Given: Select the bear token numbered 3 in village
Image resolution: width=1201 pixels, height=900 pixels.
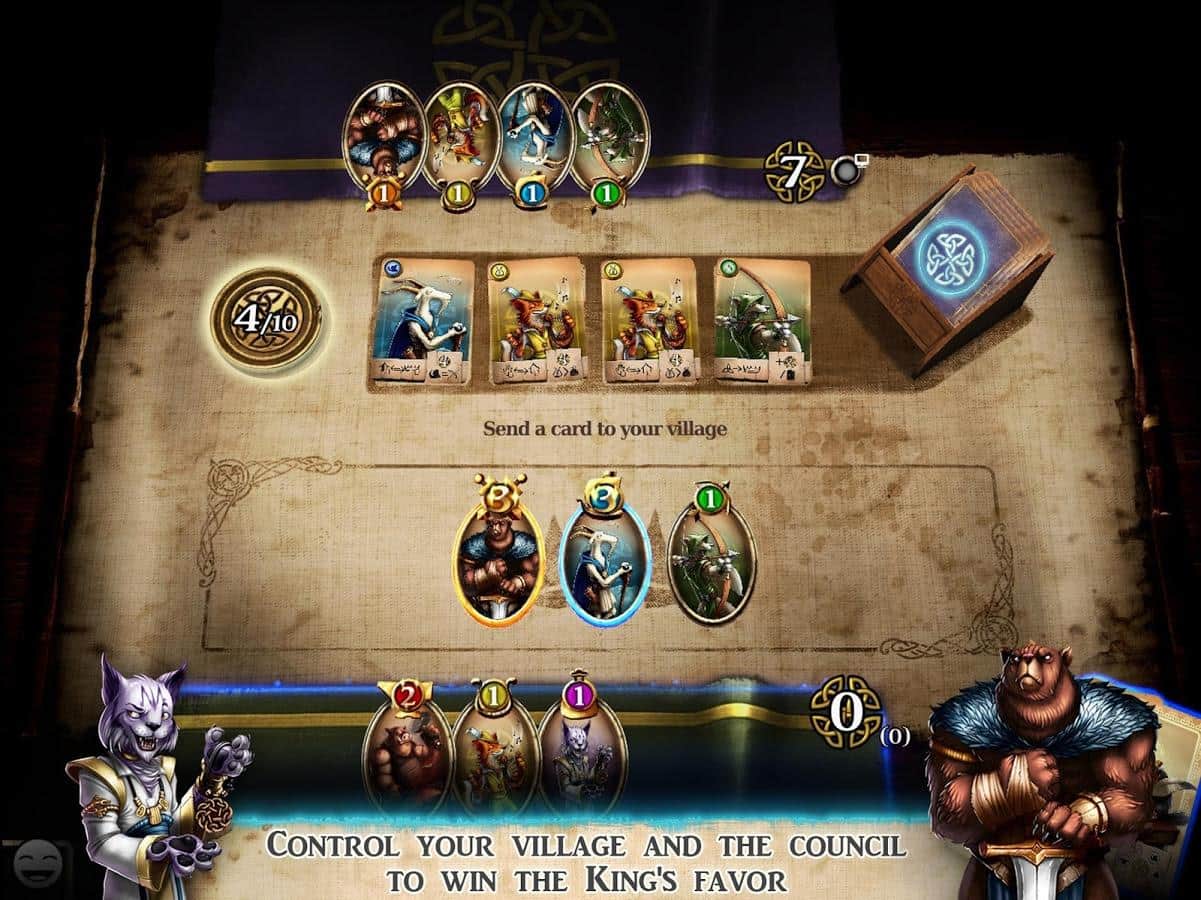Looking at the screenshot, I should [499, 559].
